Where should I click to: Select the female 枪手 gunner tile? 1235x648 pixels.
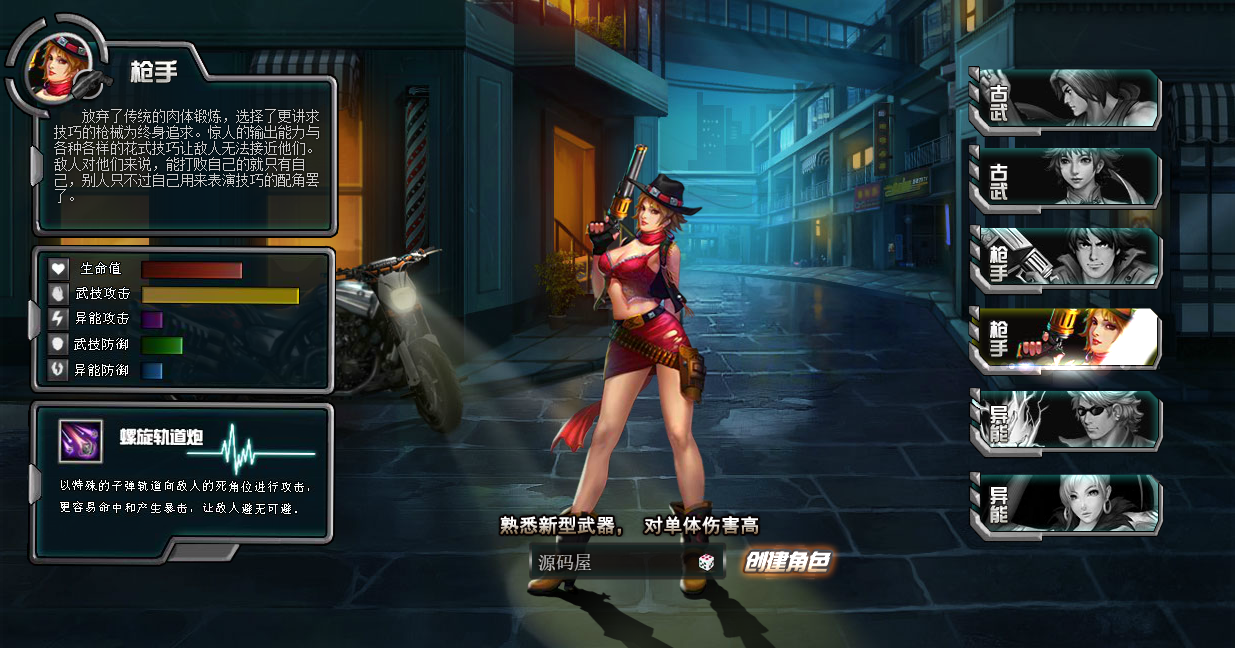pos(1065,338)
